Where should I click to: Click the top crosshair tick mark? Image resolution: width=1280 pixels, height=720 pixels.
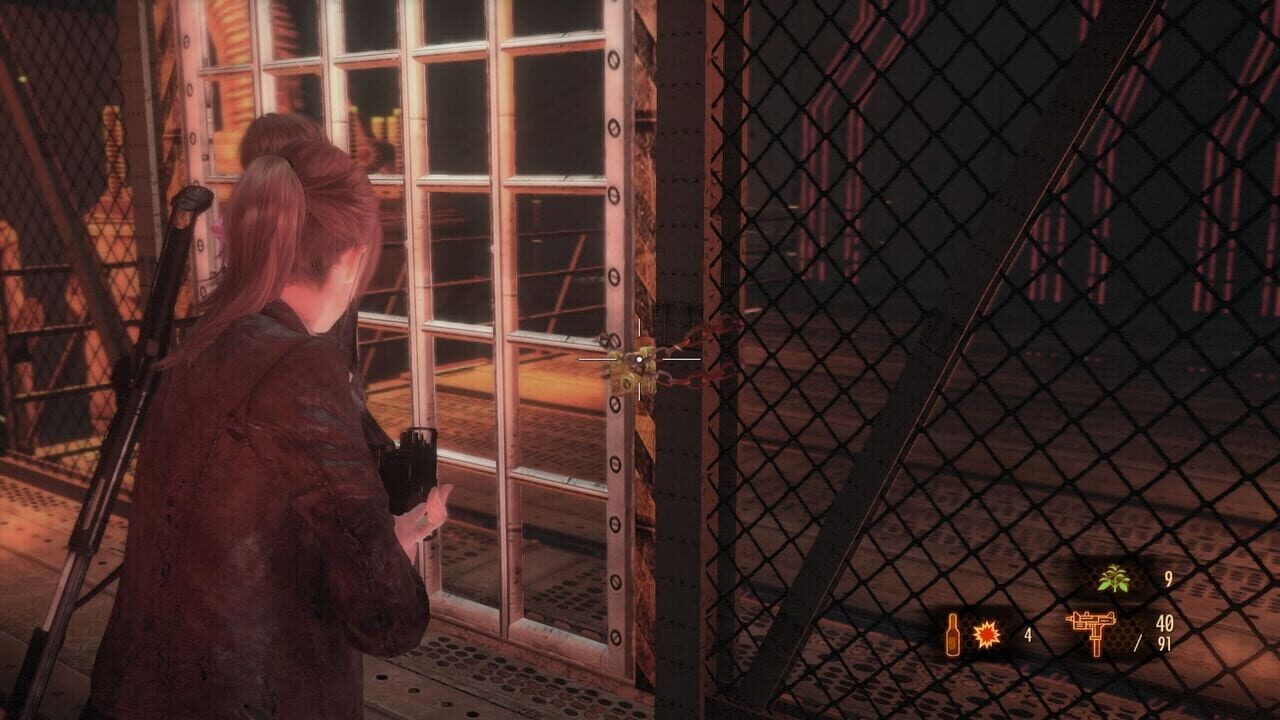pos(639,327)
